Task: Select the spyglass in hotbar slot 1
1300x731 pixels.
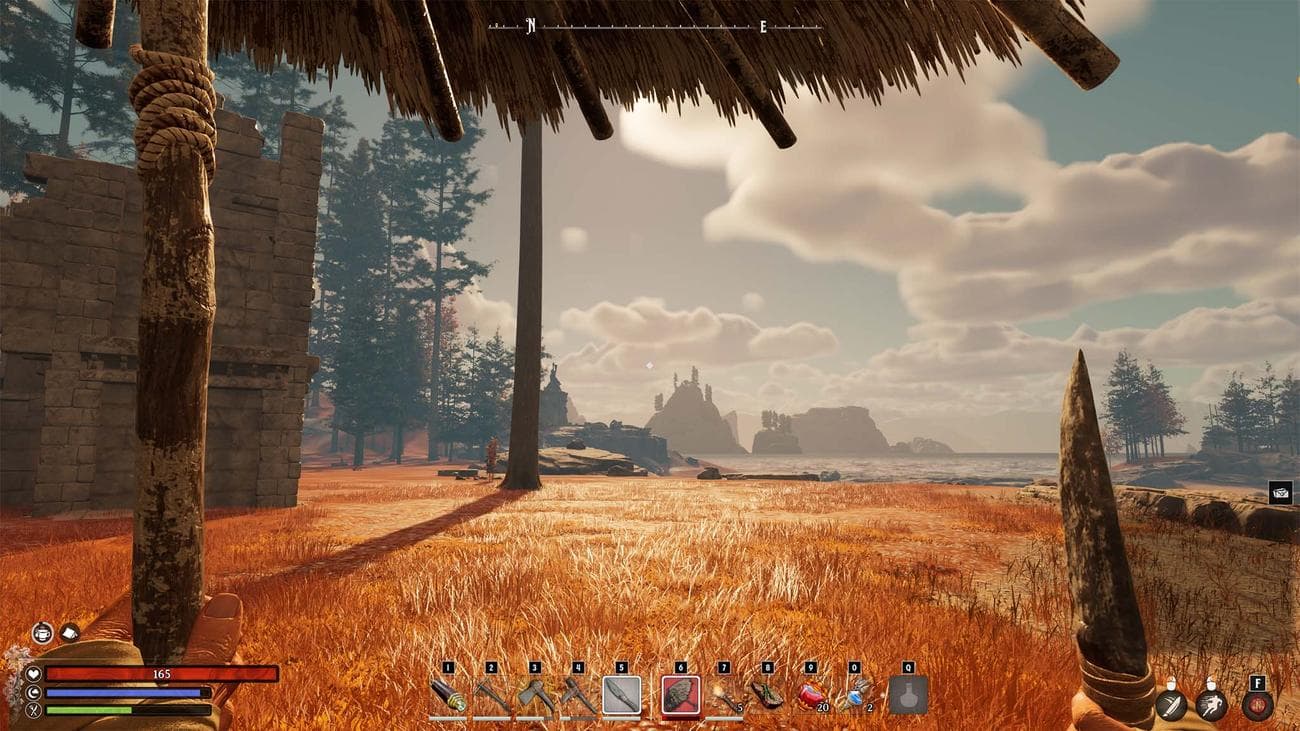Action: point(448,695)
